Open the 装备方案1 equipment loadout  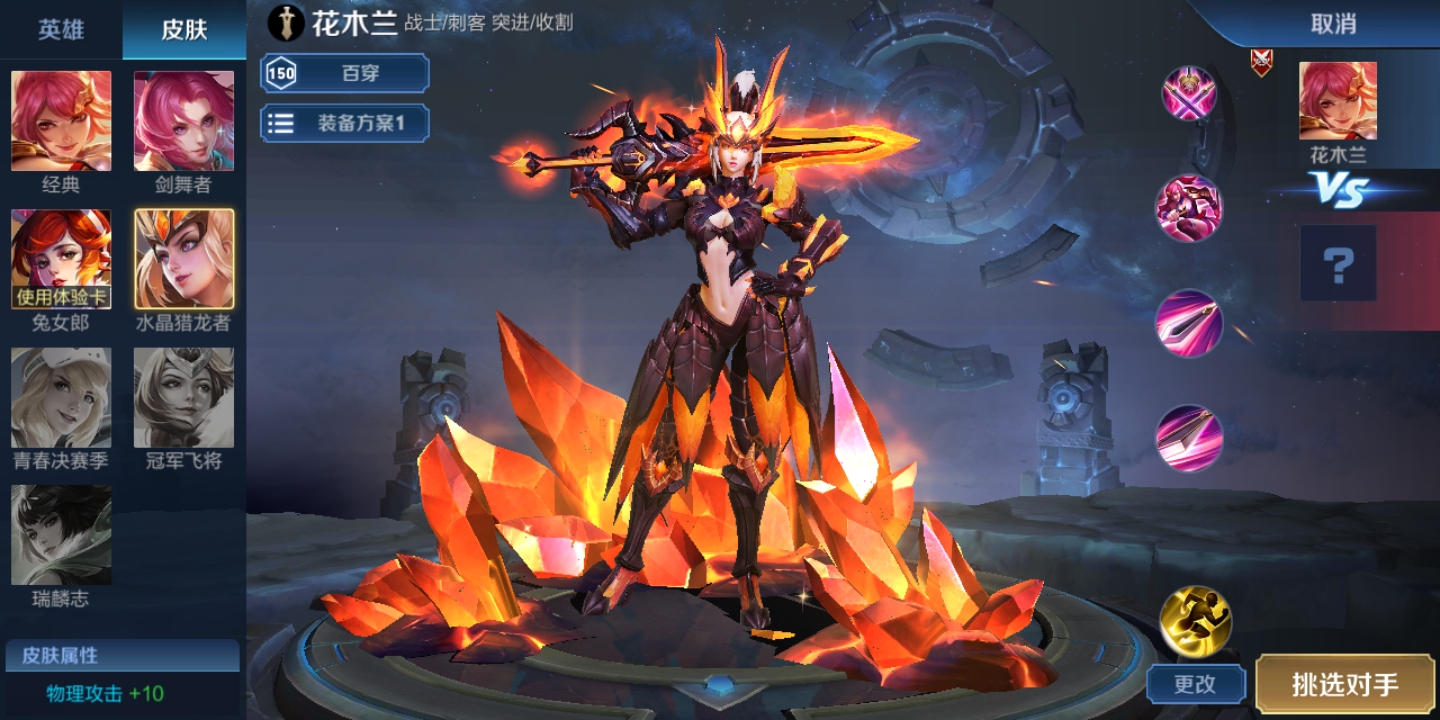[344, 123]
